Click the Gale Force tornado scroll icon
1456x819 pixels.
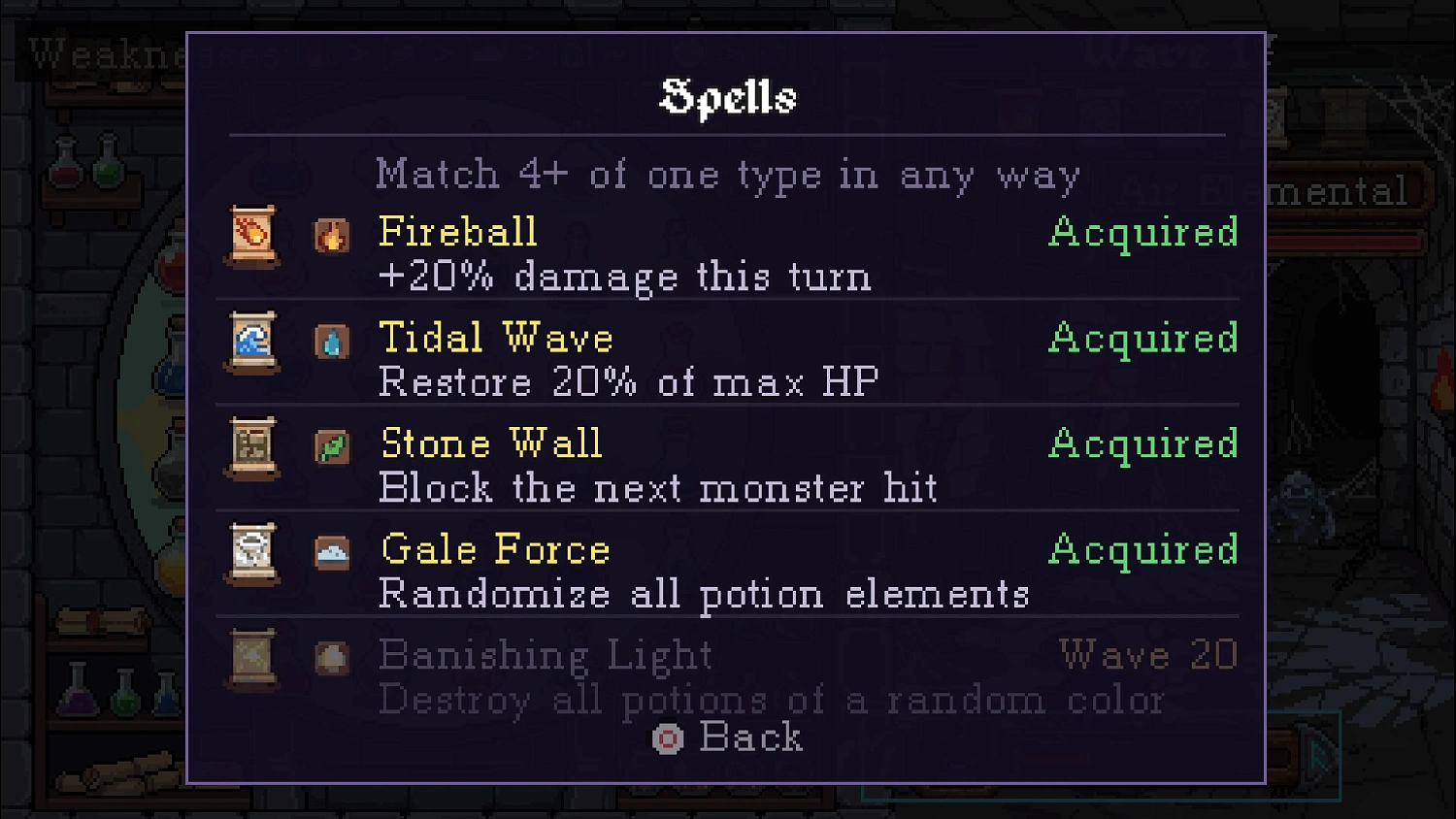tap(251, 554)
